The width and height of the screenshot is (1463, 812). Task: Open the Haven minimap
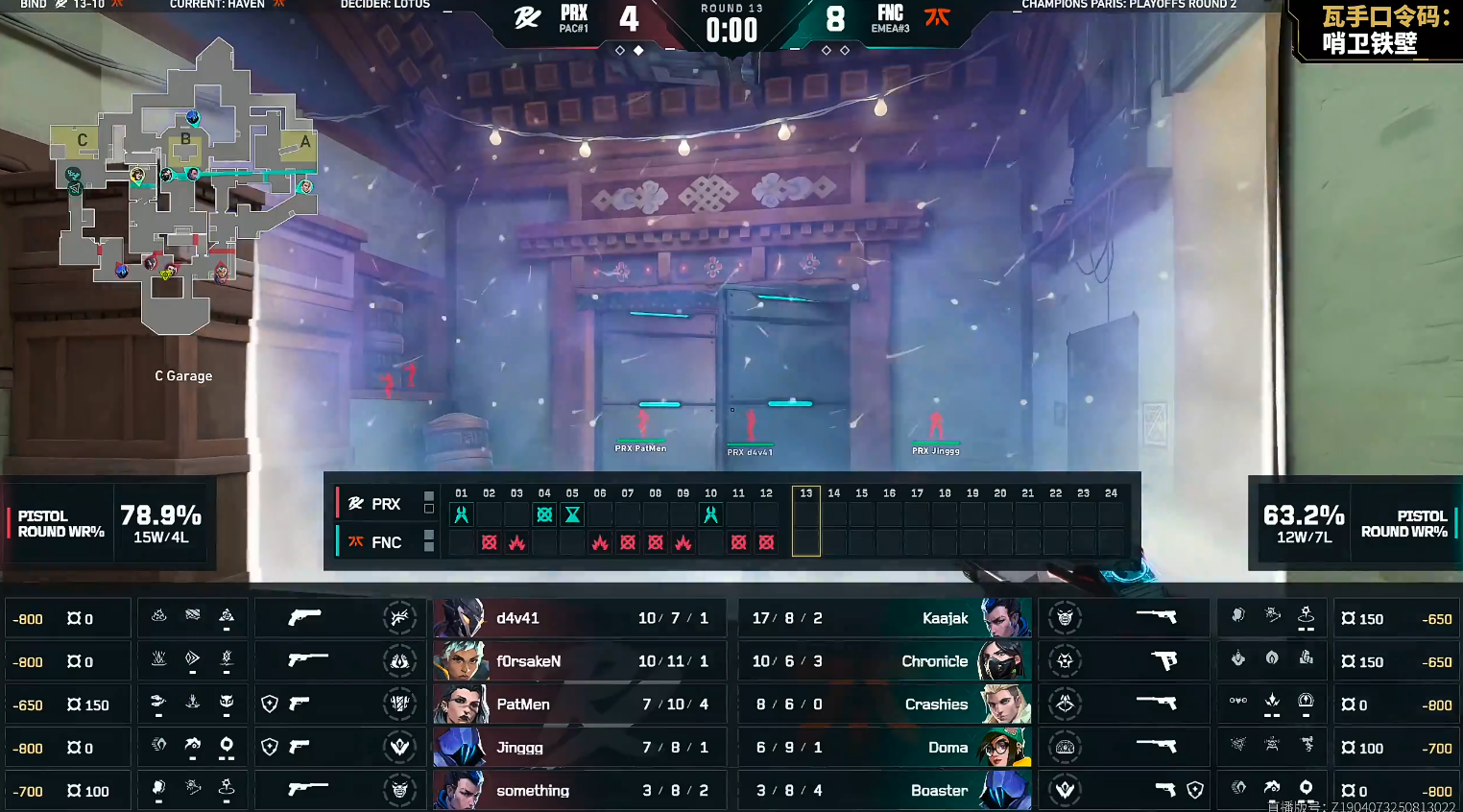(x=182, y=187)
